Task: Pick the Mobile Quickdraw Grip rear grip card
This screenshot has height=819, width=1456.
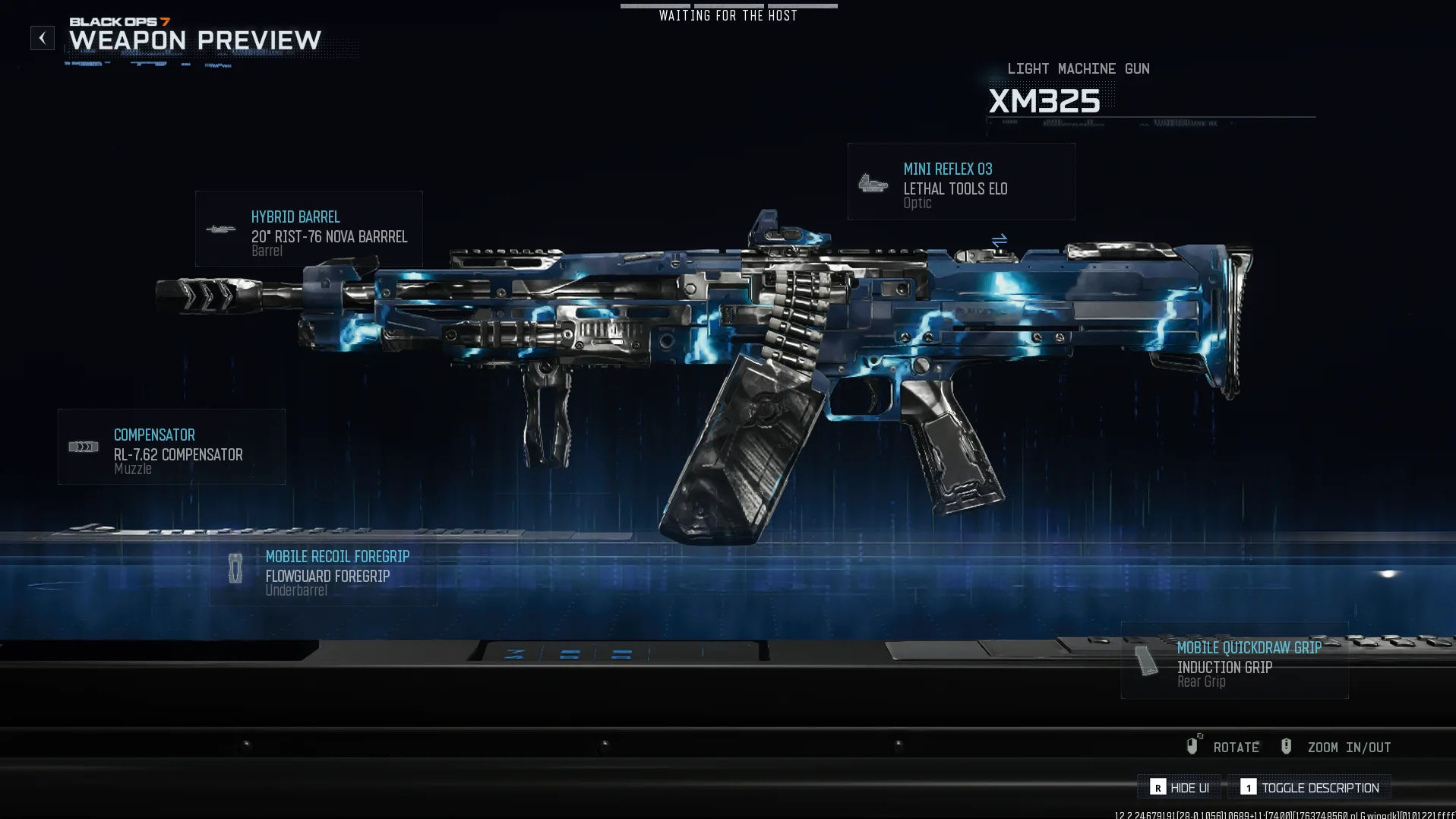Action: coord(1234,661)
